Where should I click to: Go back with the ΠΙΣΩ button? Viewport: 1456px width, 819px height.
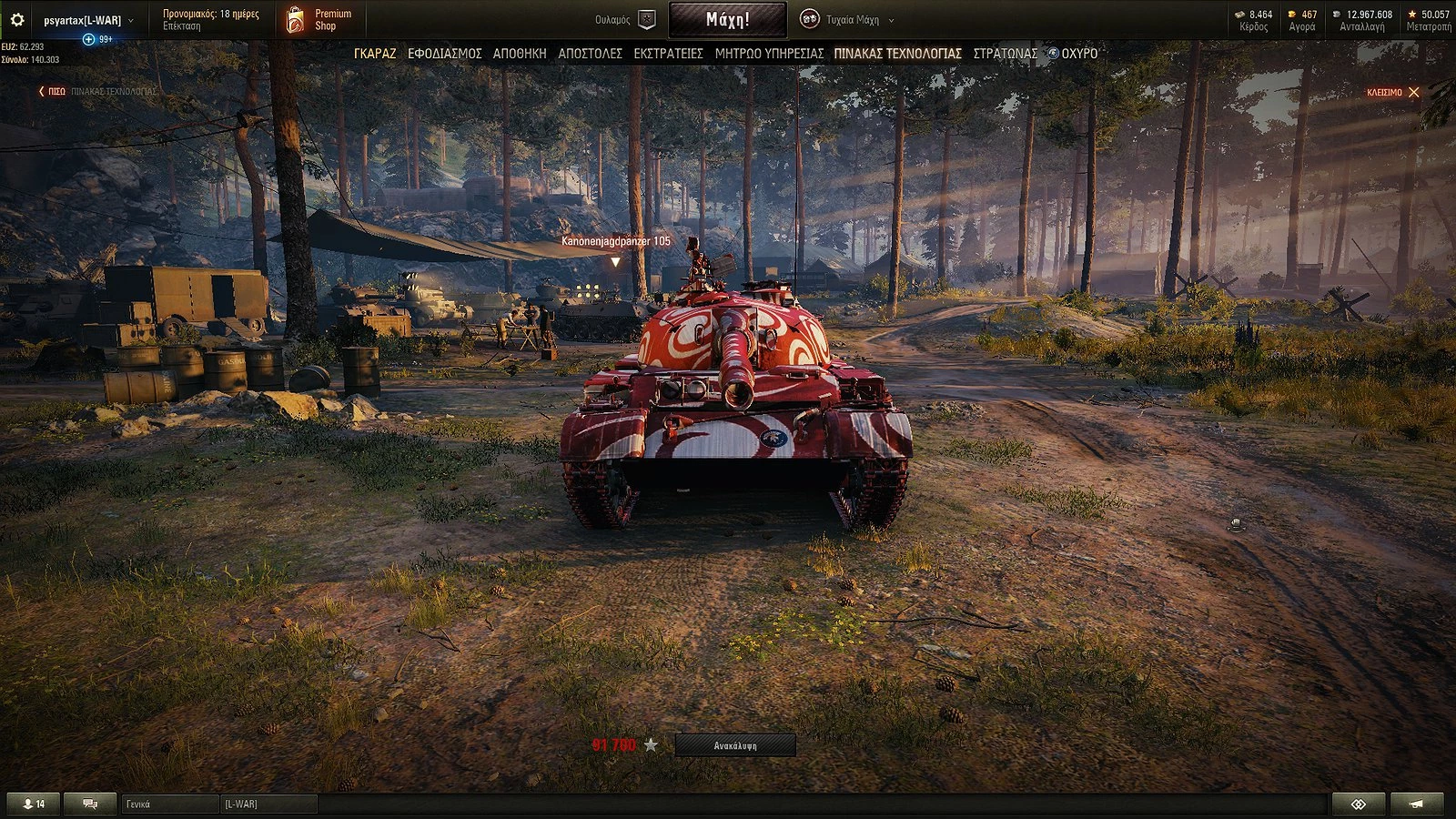pos(52,92)
